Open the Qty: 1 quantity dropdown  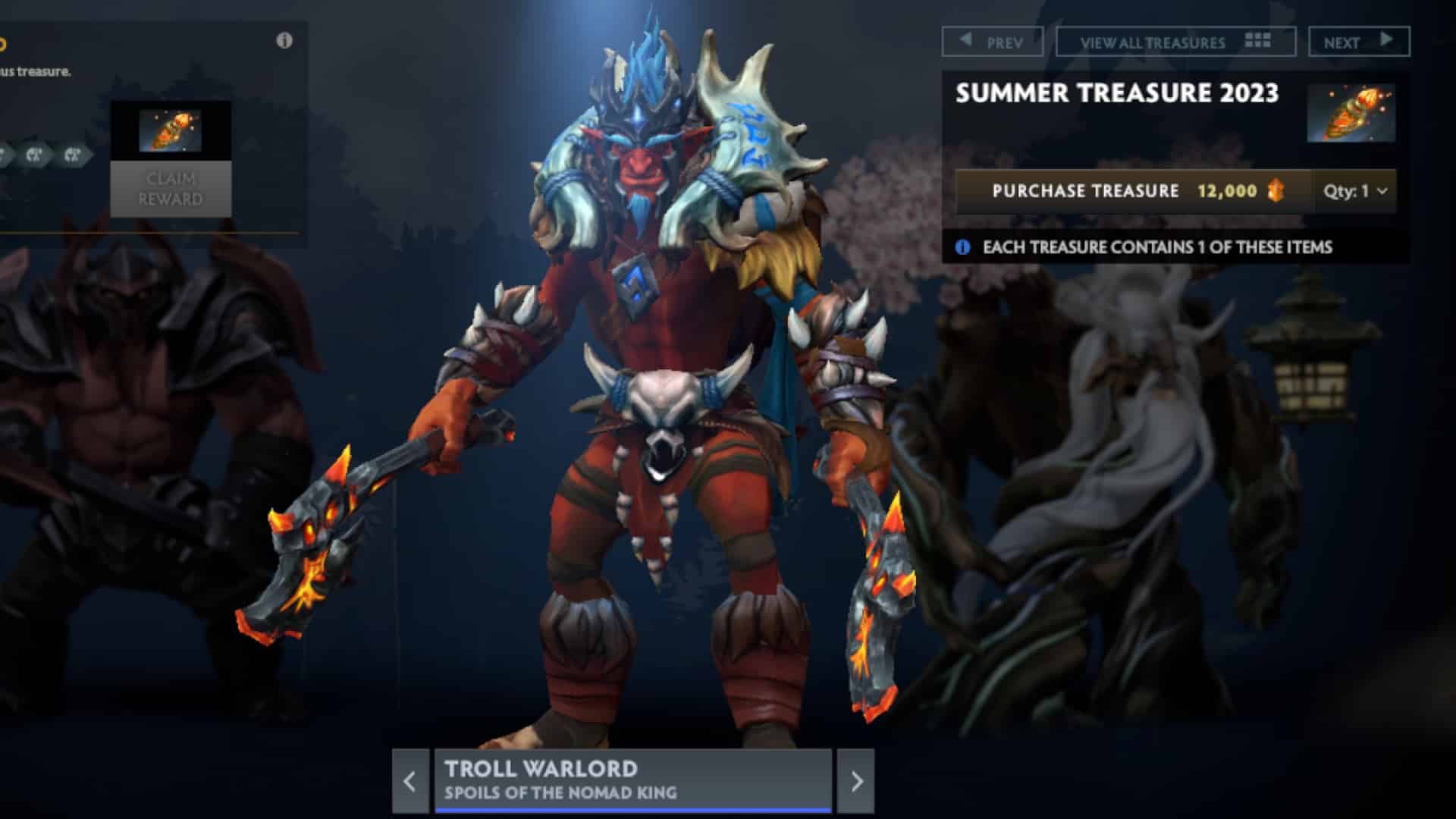[x=1354, y=191]
